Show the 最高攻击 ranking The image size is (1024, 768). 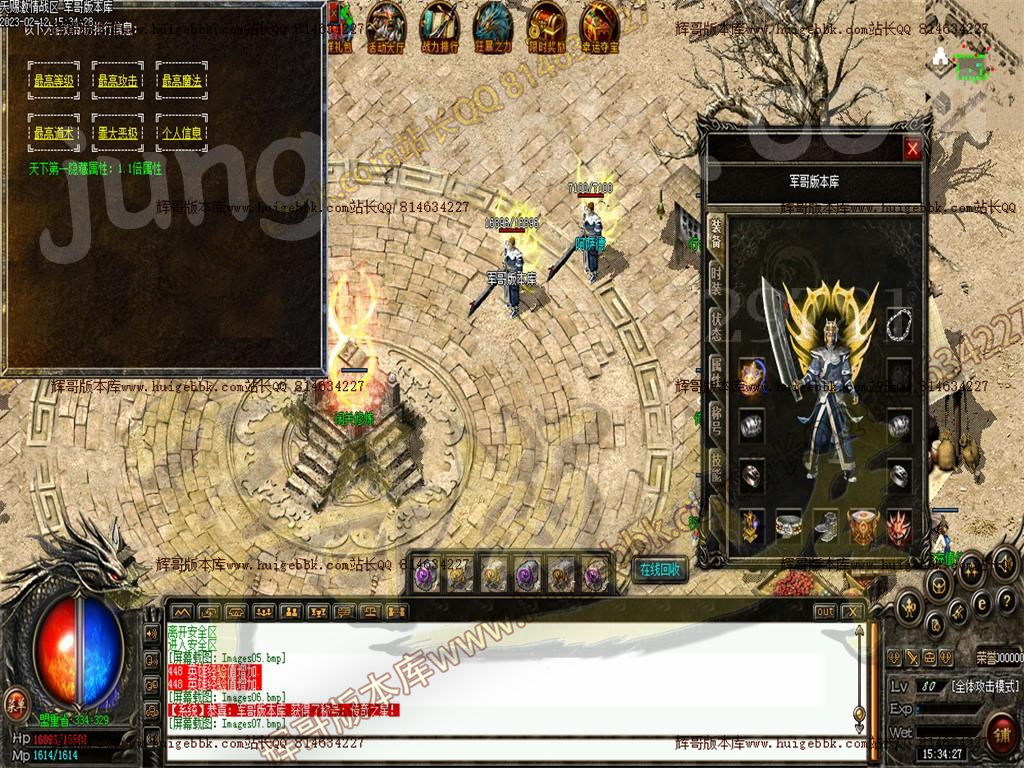coord(120,80)
